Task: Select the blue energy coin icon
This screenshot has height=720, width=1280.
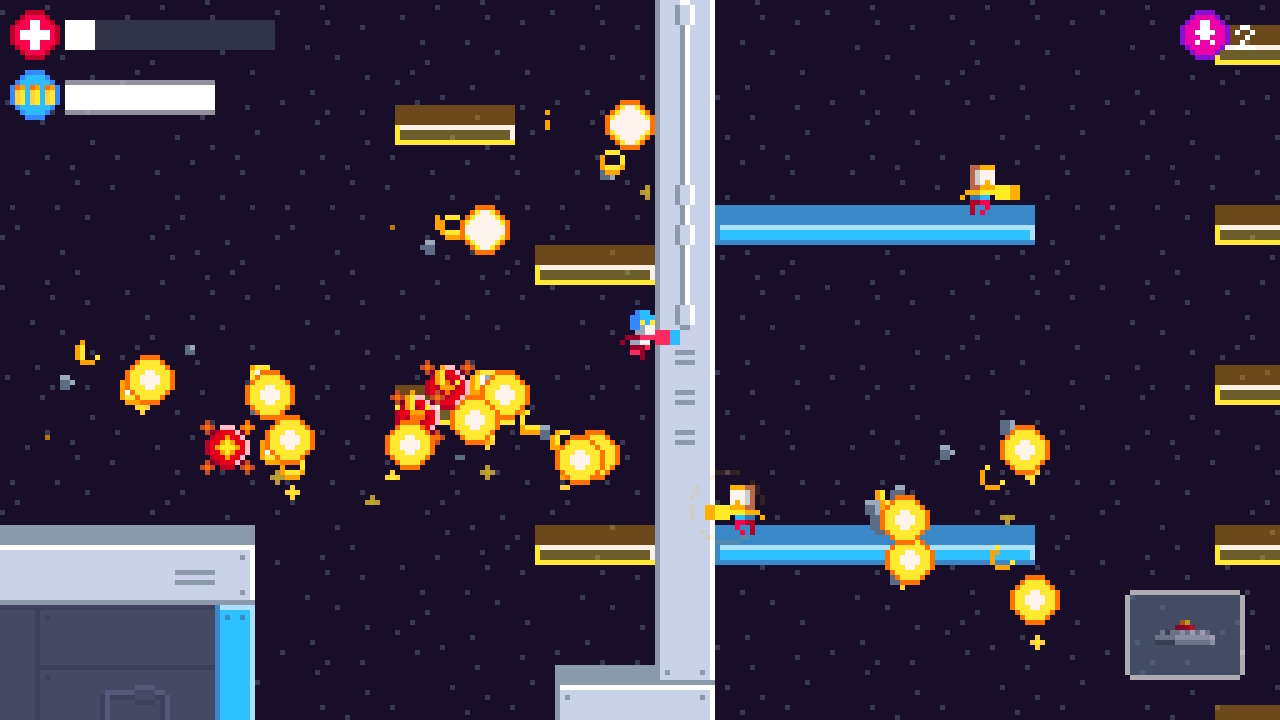Action: 33,96
